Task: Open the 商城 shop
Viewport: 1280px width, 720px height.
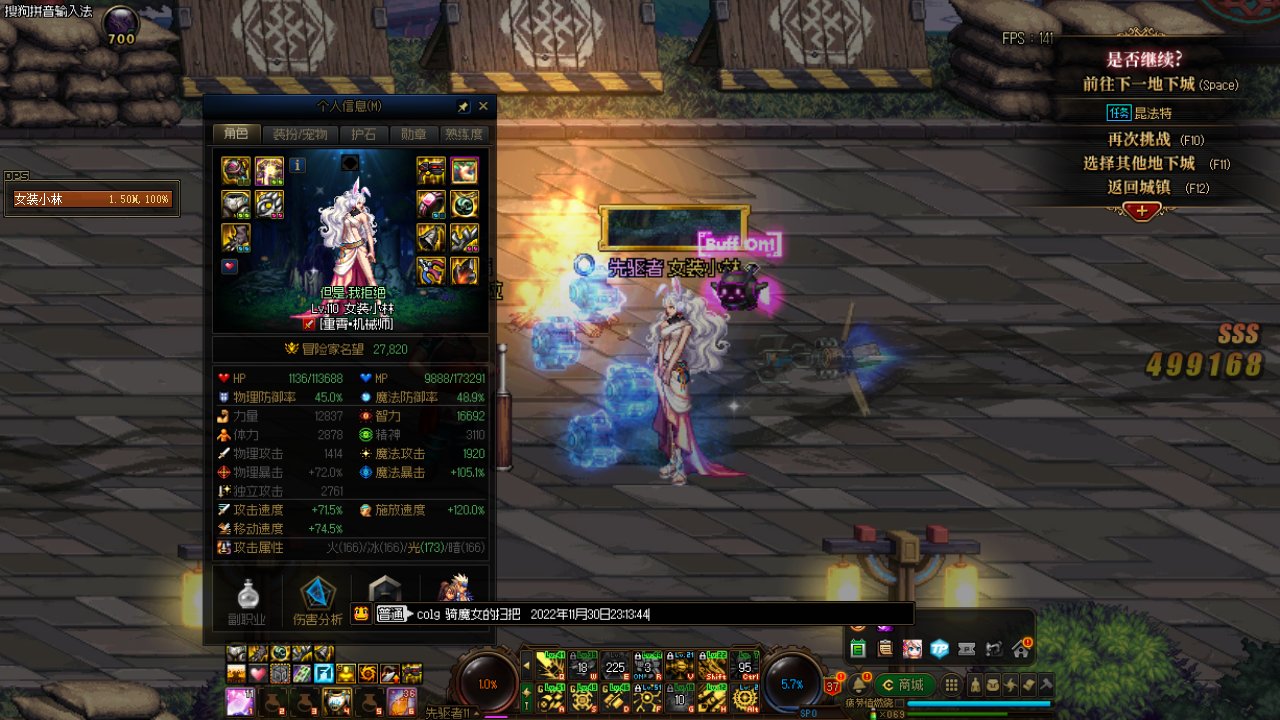Action: [903, 685]
